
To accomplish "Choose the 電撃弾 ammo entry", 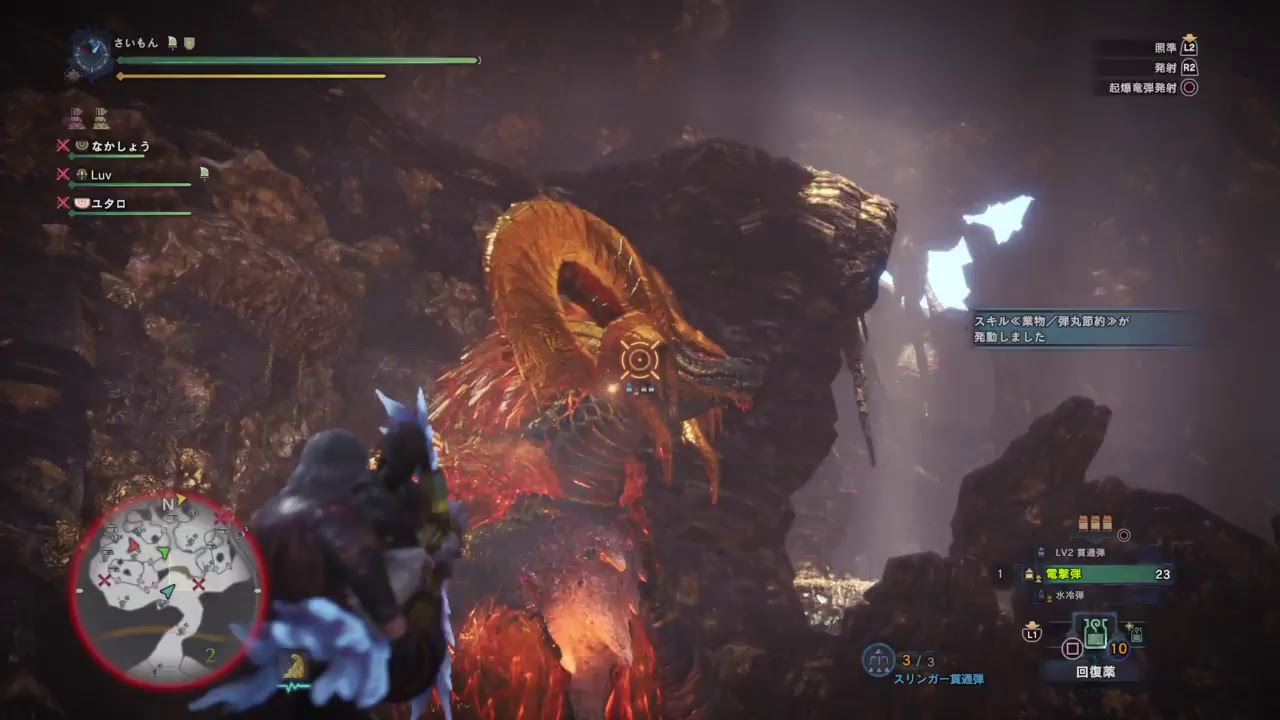I will 1094,574.
